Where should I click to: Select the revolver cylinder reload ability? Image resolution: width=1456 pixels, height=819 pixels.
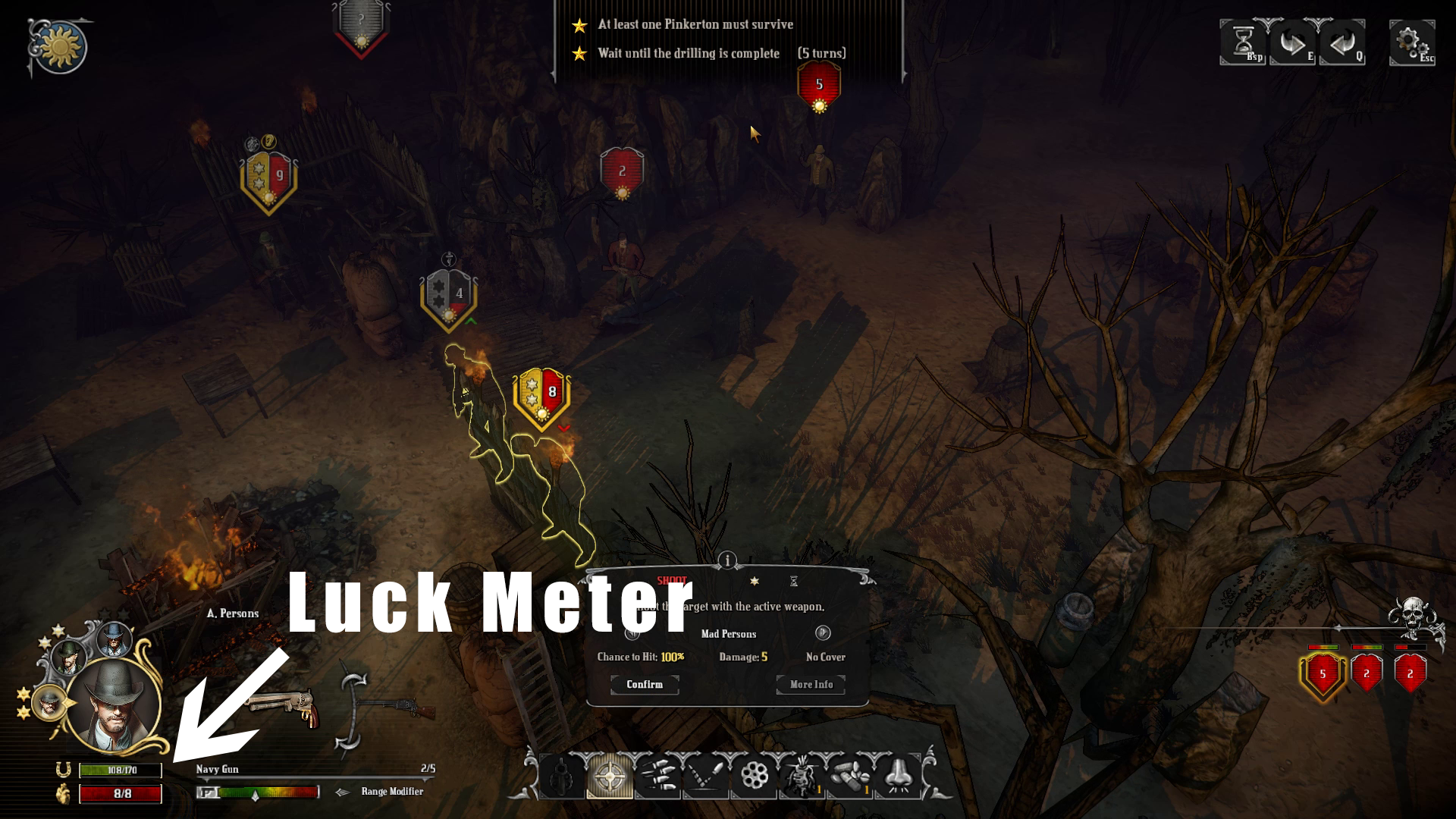[x=754, y=776]
